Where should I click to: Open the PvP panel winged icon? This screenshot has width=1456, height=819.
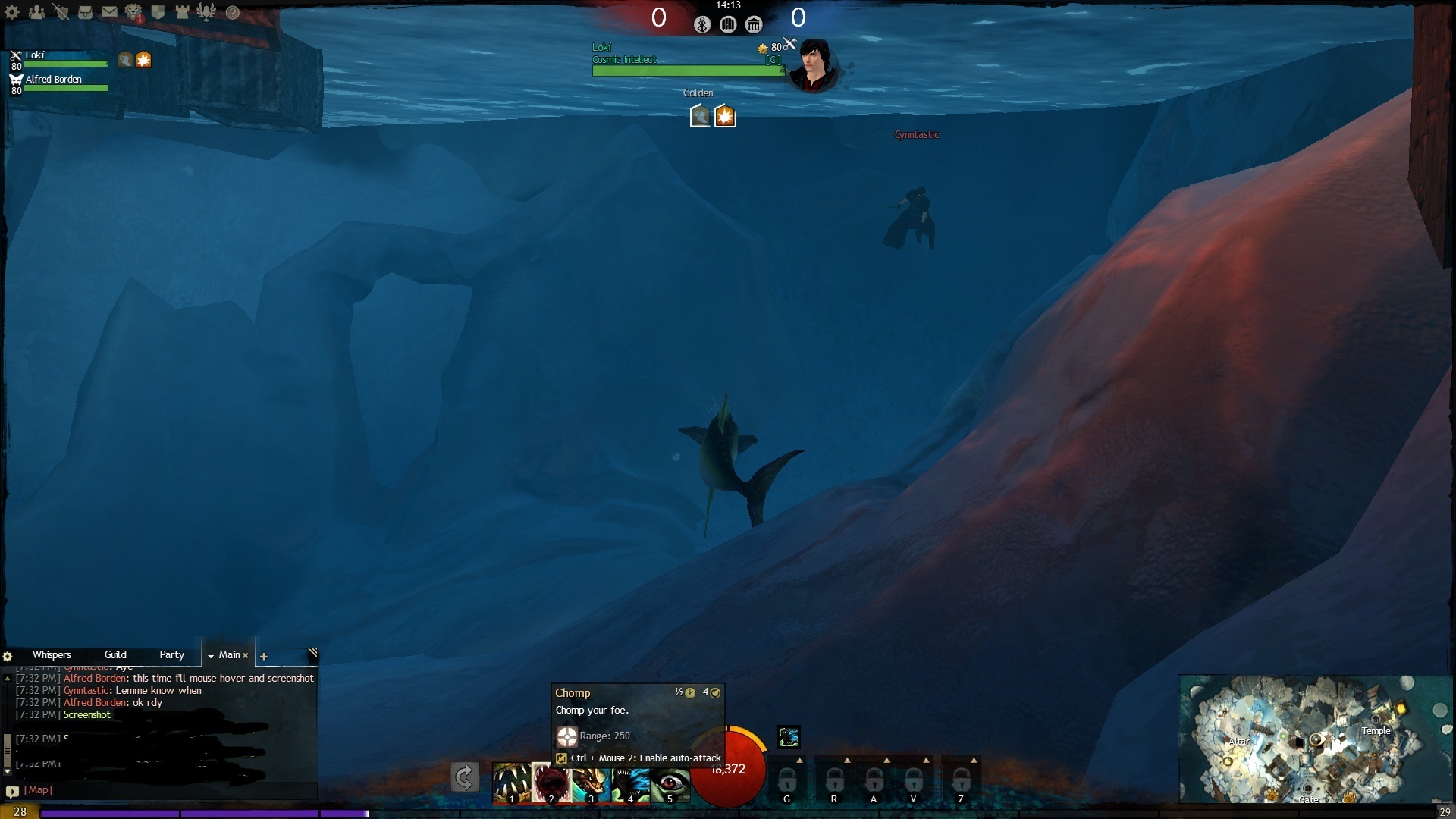click(206, 12)
